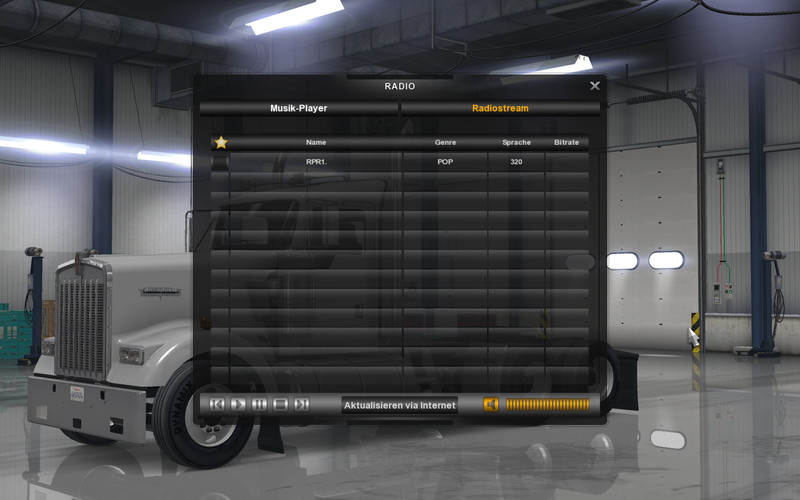
Task: Open the Radiostream tab
Action: coord(500,108)
